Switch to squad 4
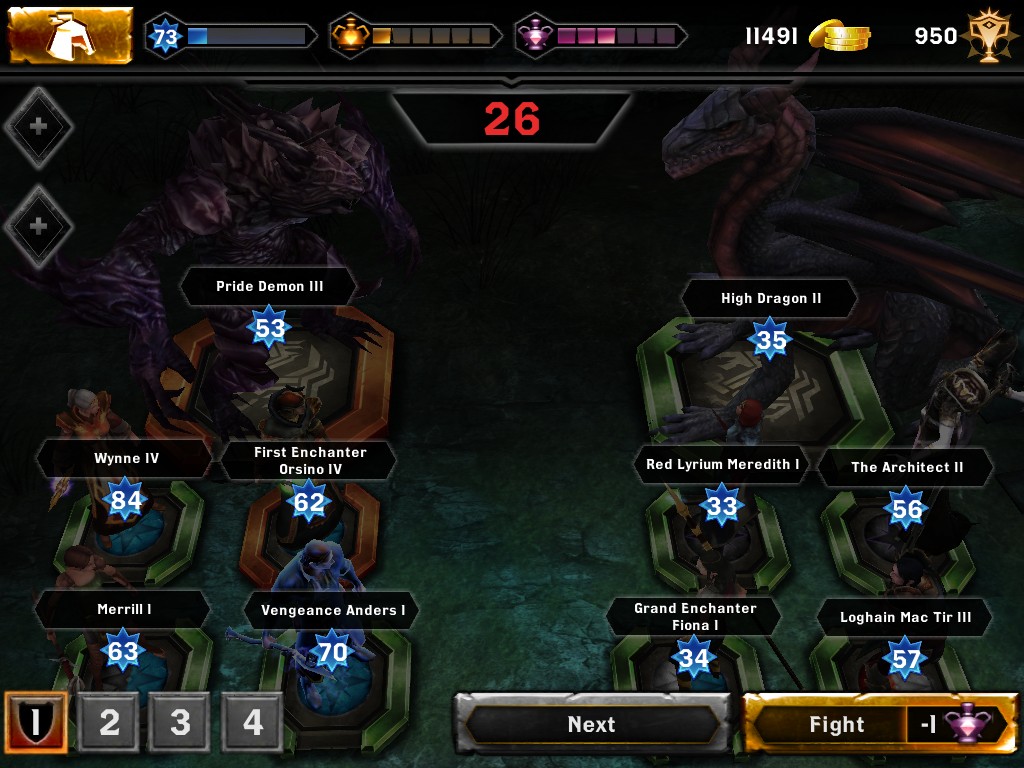The width and height of the screenshot is (1024, 768). [x=252, y=722]
